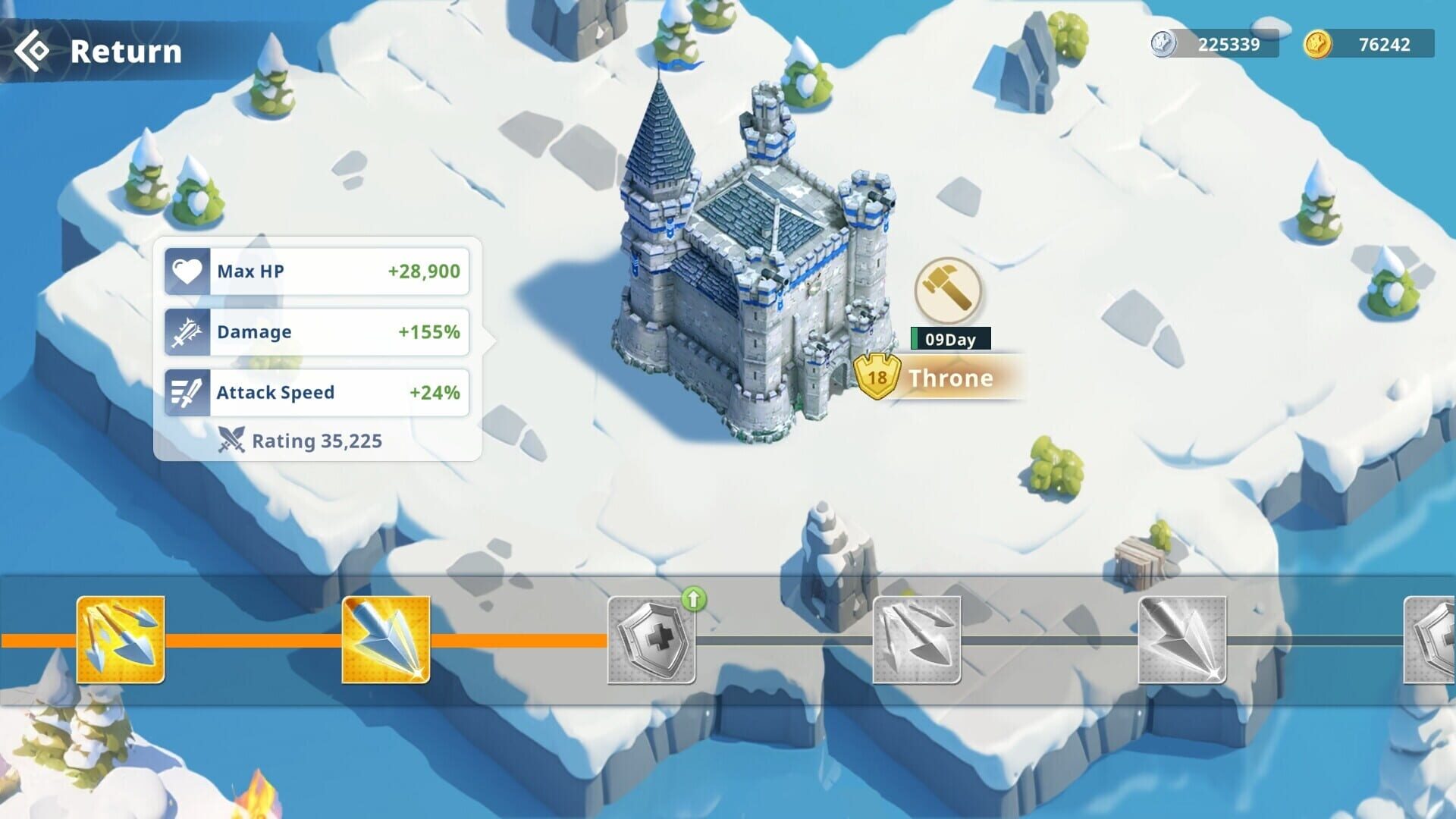Click the Max HP heart icon
The image size is (1456, 819).
click(187, 271)
